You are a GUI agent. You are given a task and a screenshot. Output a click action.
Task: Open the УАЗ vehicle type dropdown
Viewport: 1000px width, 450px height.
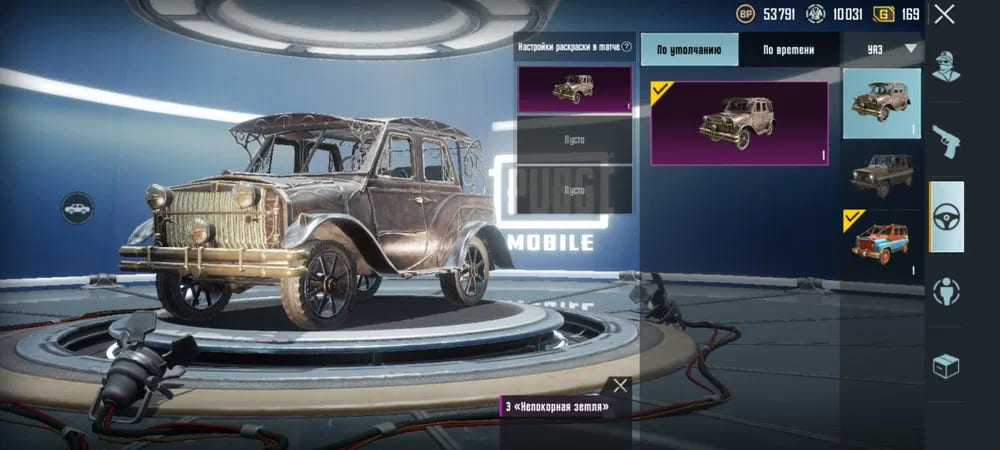pyautogui.click(x=882, y=48)
